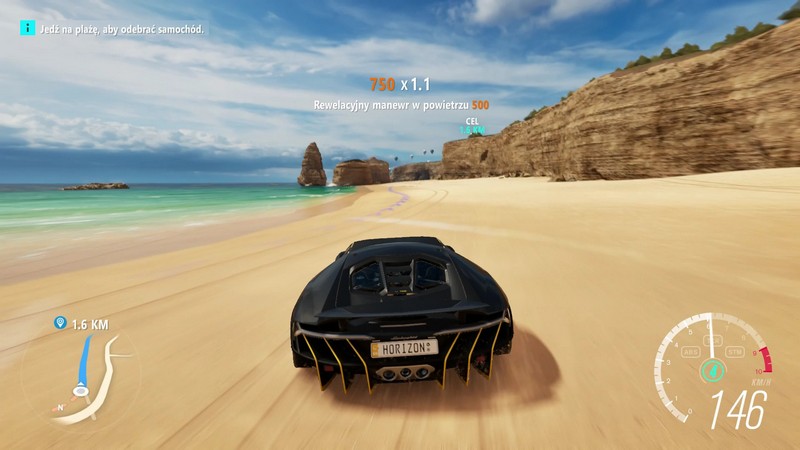Click the blue objective info icon
This screenshot has width=800, height=450.
tap(27, 28)
